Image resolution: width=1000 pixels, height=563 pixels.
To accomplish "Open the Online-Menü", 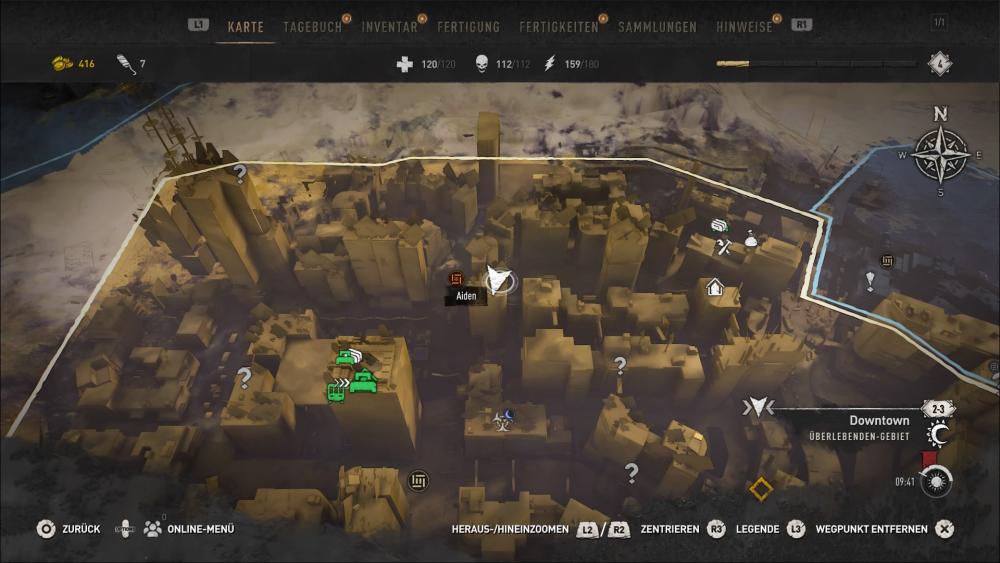I will [188, 529].
